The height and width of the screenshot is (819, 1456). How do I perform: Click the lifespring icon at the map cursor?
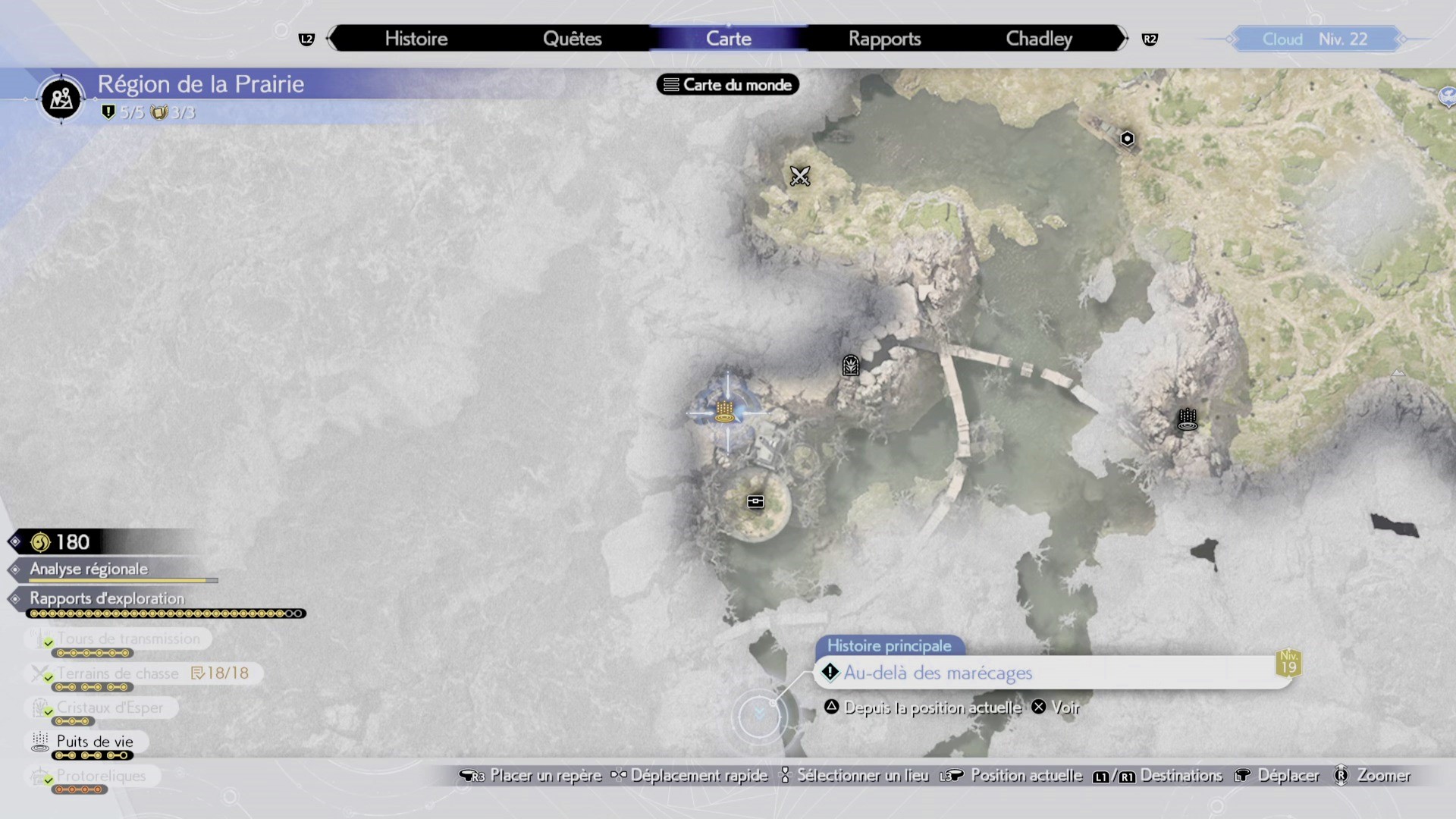coord(726,409)
